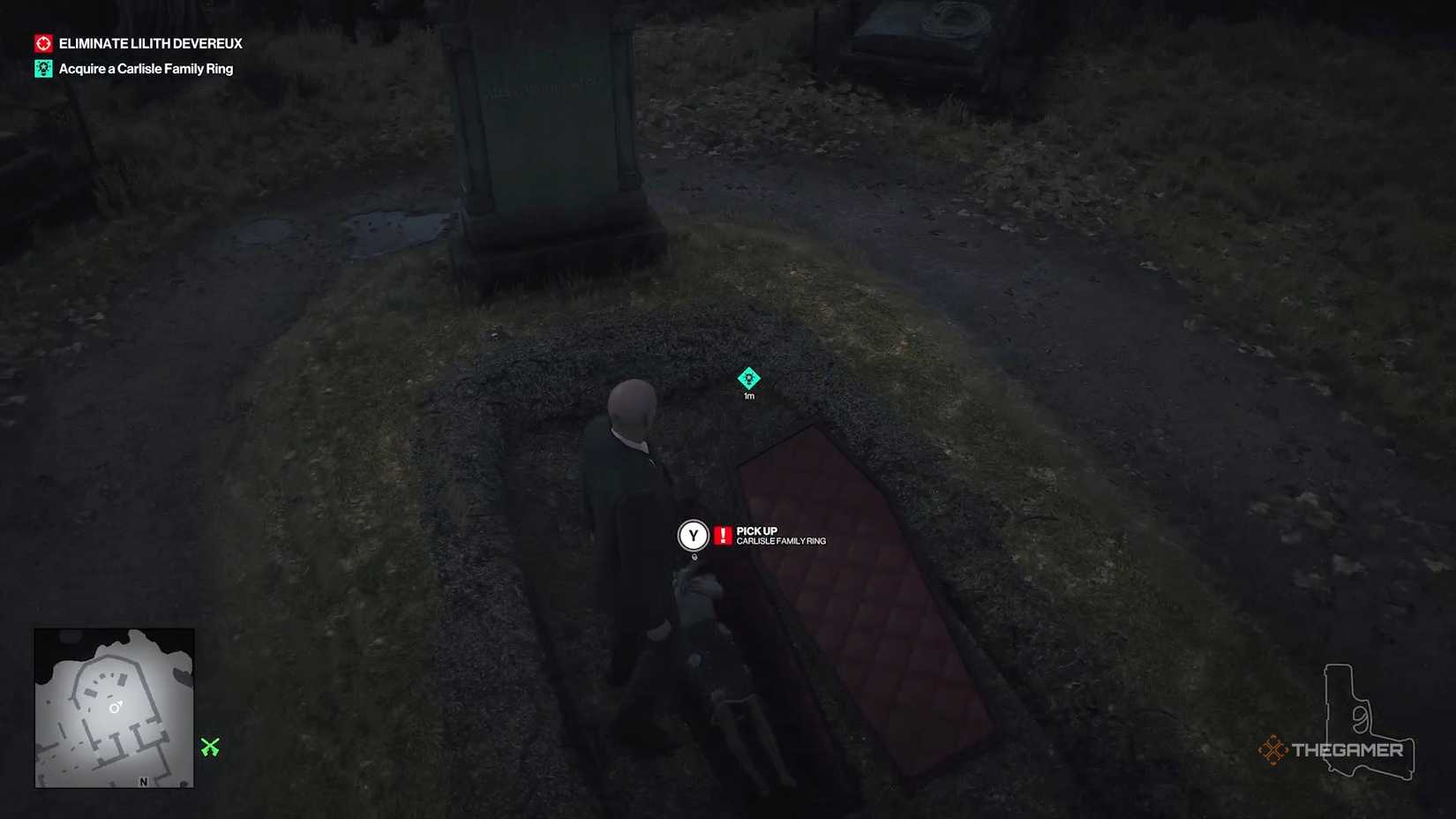Select the green crossed-pistols combat status icon
Image resolution: width=1456 pixels, height=819 pixels.
(x=212, y=747)
